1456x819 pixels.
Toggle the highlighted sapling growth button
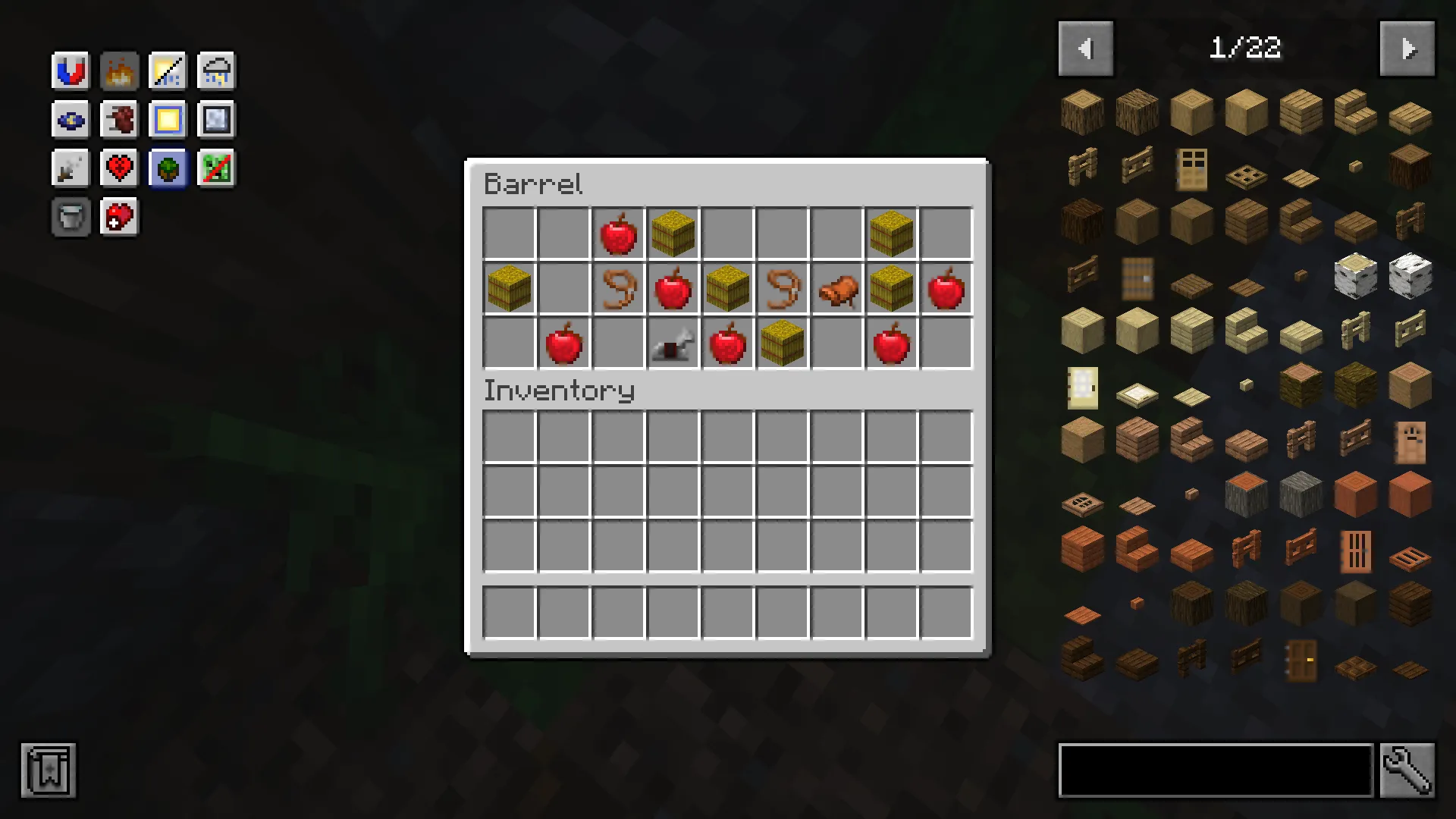tap(167, 168)
